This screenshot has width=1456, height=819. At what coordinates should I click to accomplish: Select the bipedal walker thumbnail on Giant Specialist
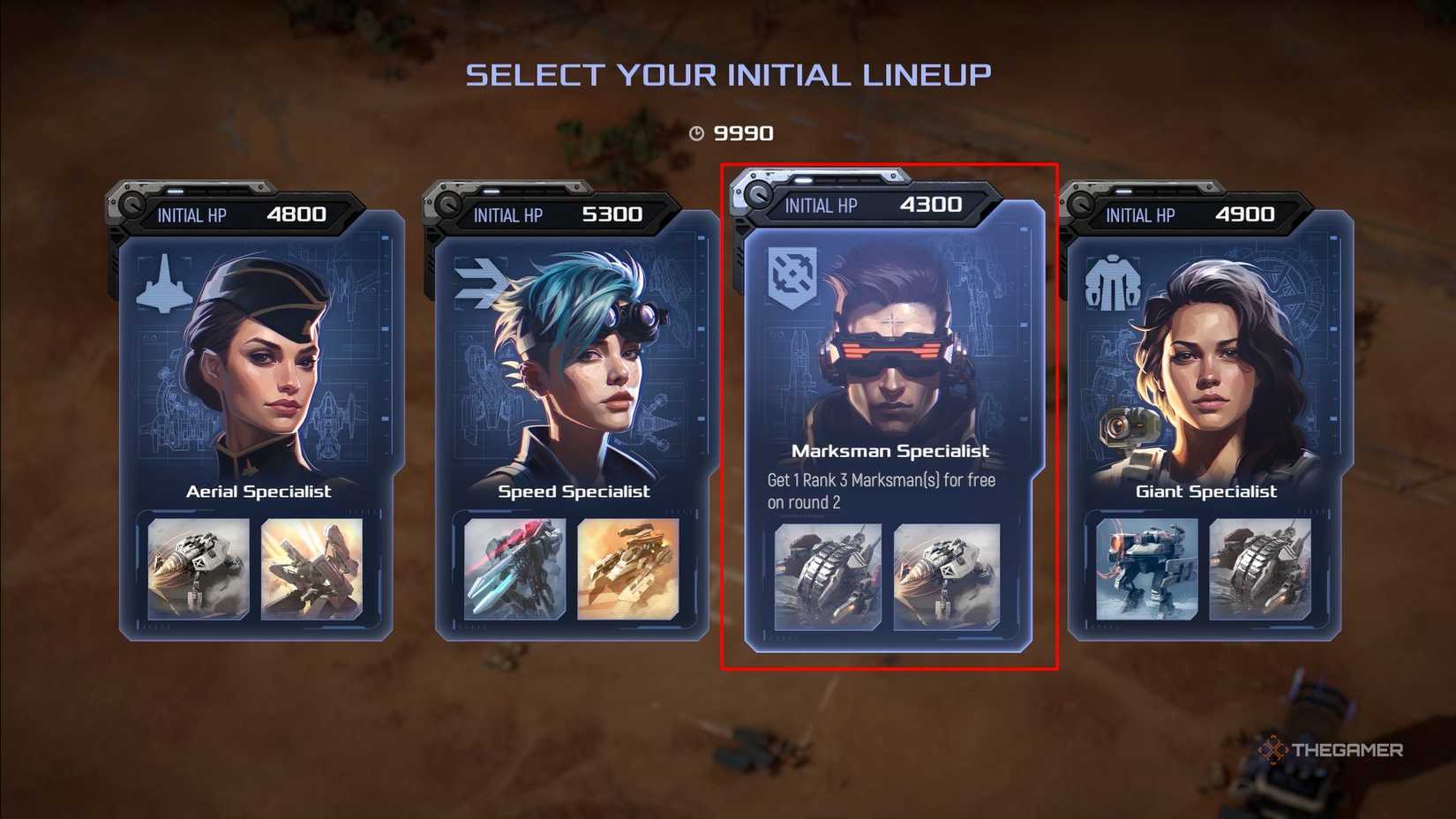pos(1146,568)
